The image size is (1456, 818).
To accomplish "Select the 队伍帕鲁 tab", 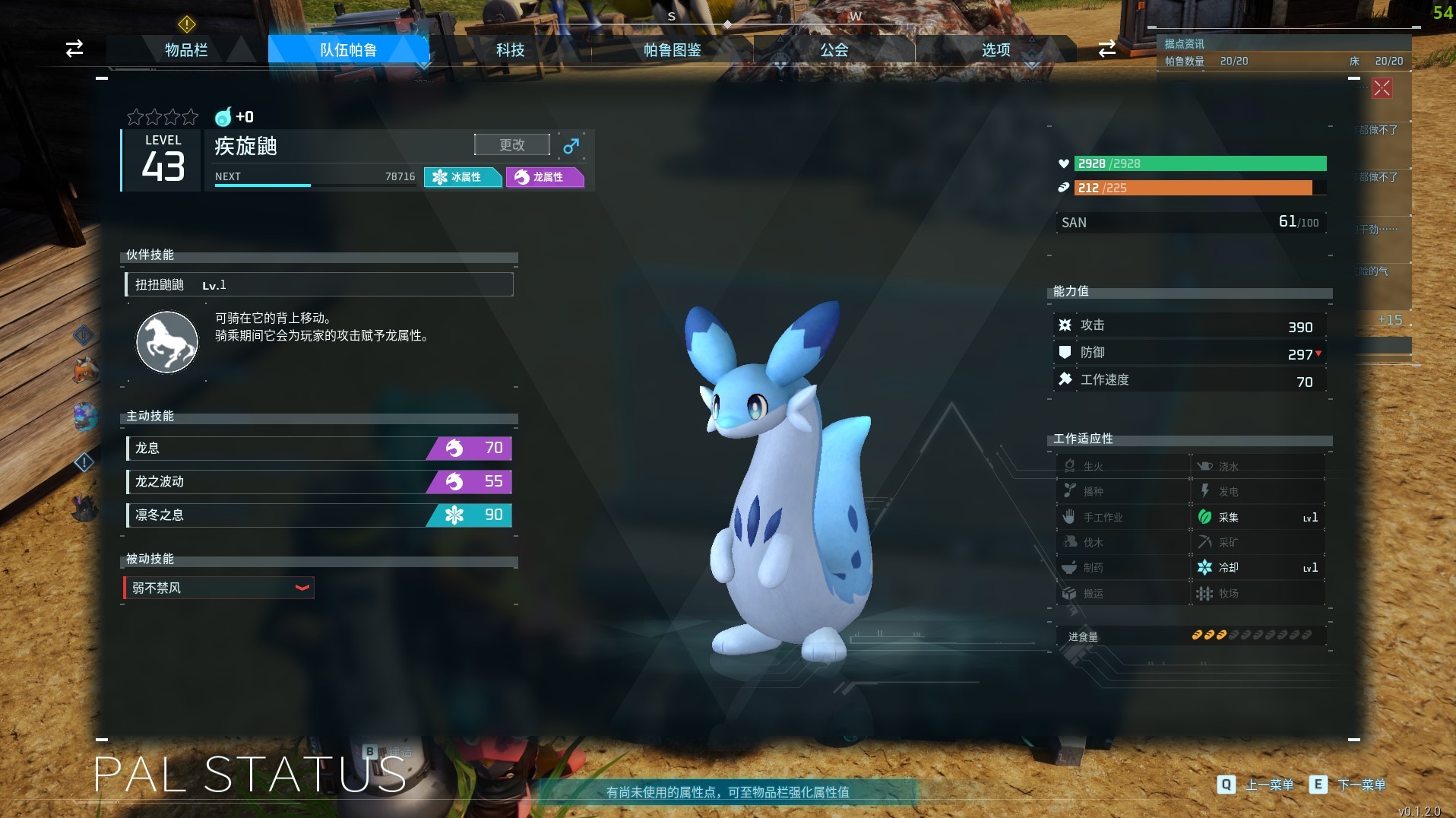I will tap(348, 50).
